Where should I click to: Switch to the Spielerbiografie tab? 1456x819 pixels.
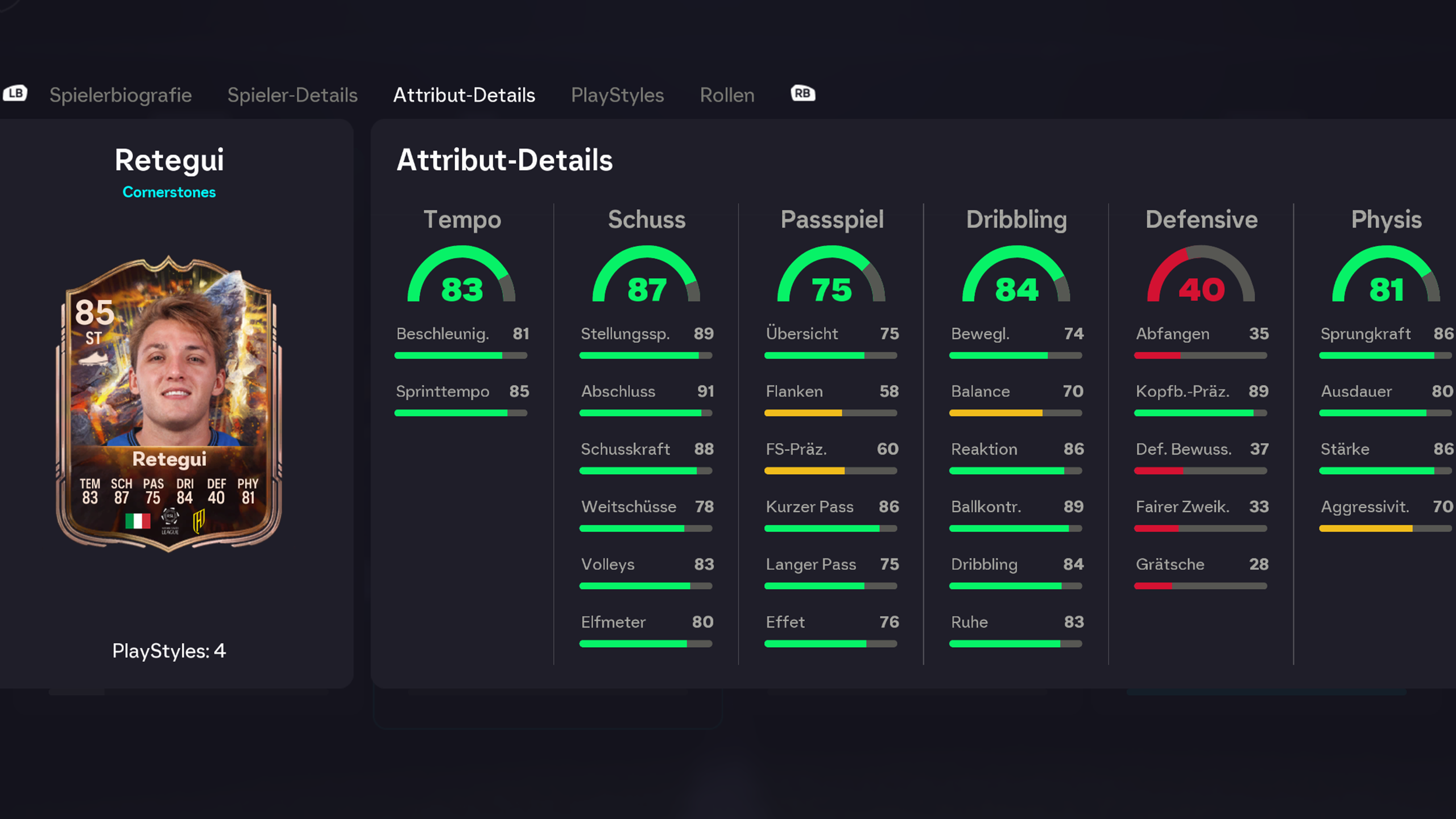pos(120,95)
